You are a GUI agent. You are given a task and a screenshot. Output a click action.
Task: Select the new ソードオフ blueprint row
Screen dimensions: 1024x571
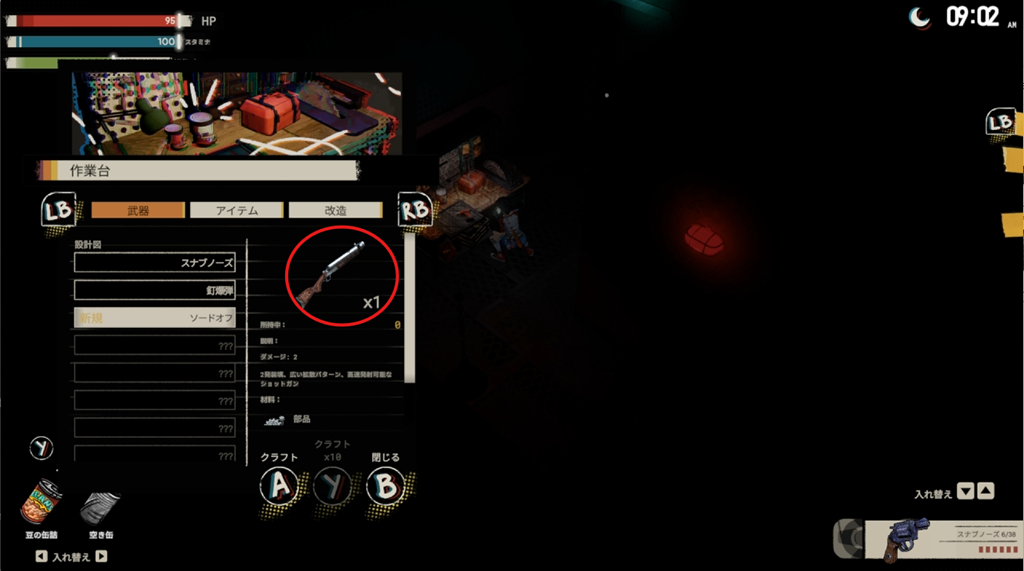155,317
